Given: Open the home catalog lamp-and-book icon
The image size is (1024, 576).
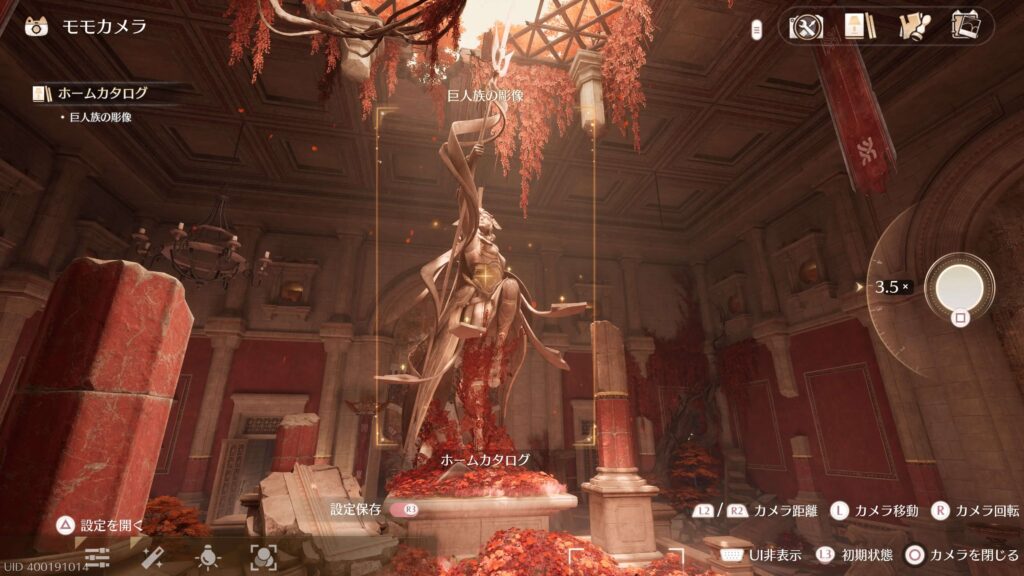Looking at the screenshot, I should pos(855,26).
